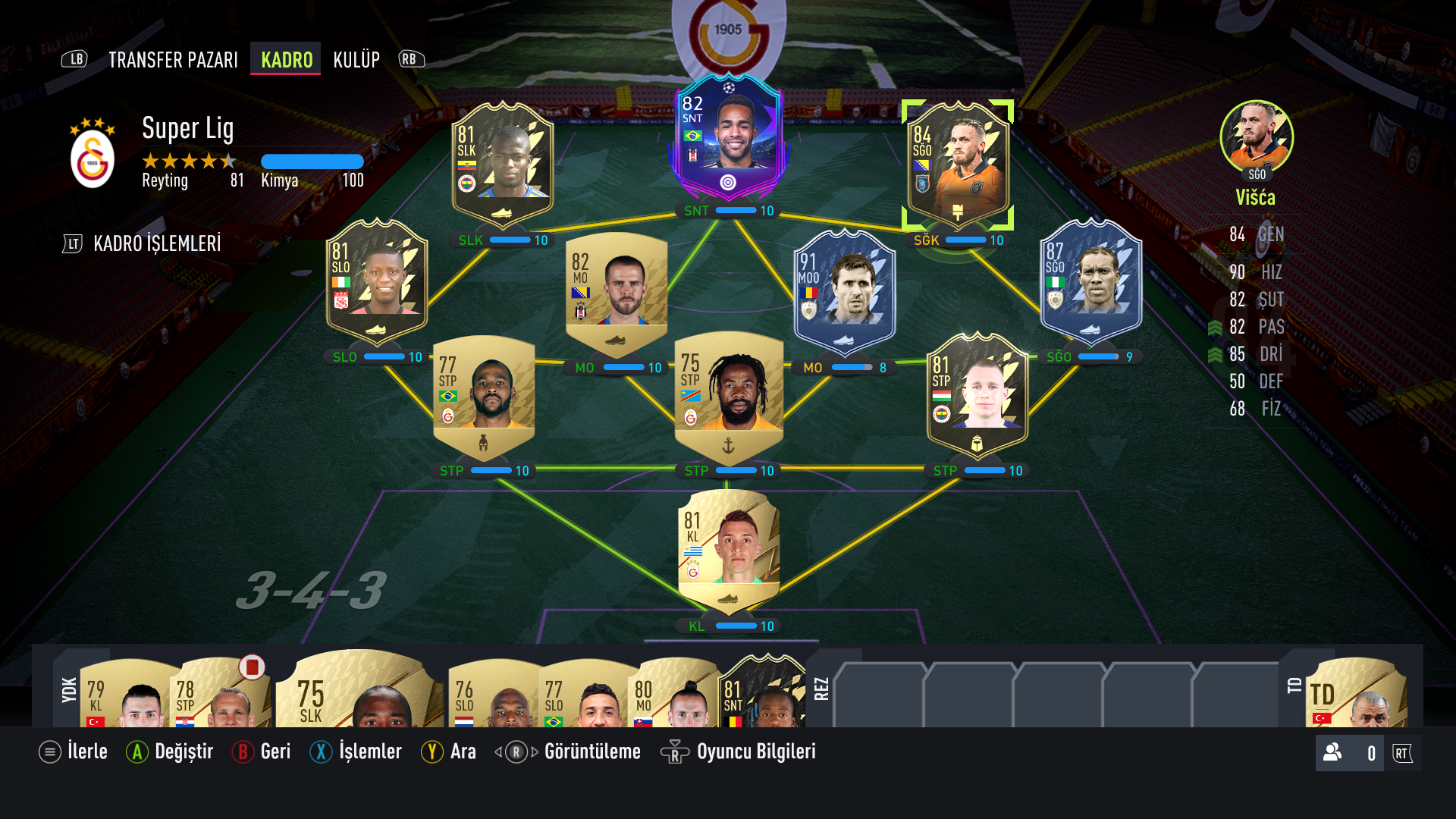1456x819 pixels.
Task: Open the Kulüp tab
Action: 356,59
